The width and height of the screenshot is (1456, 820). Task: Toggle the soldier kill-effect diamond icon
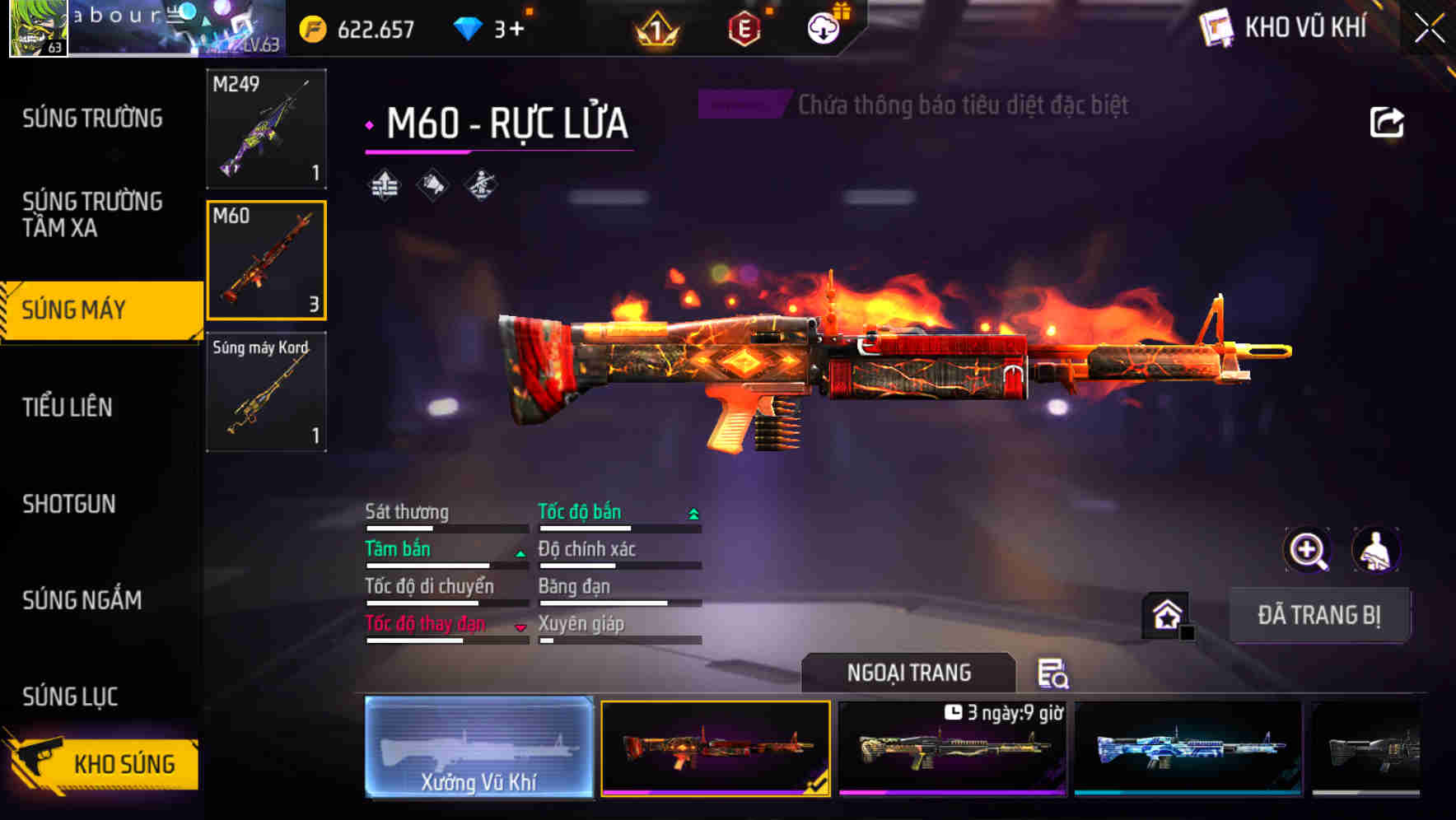481,185
